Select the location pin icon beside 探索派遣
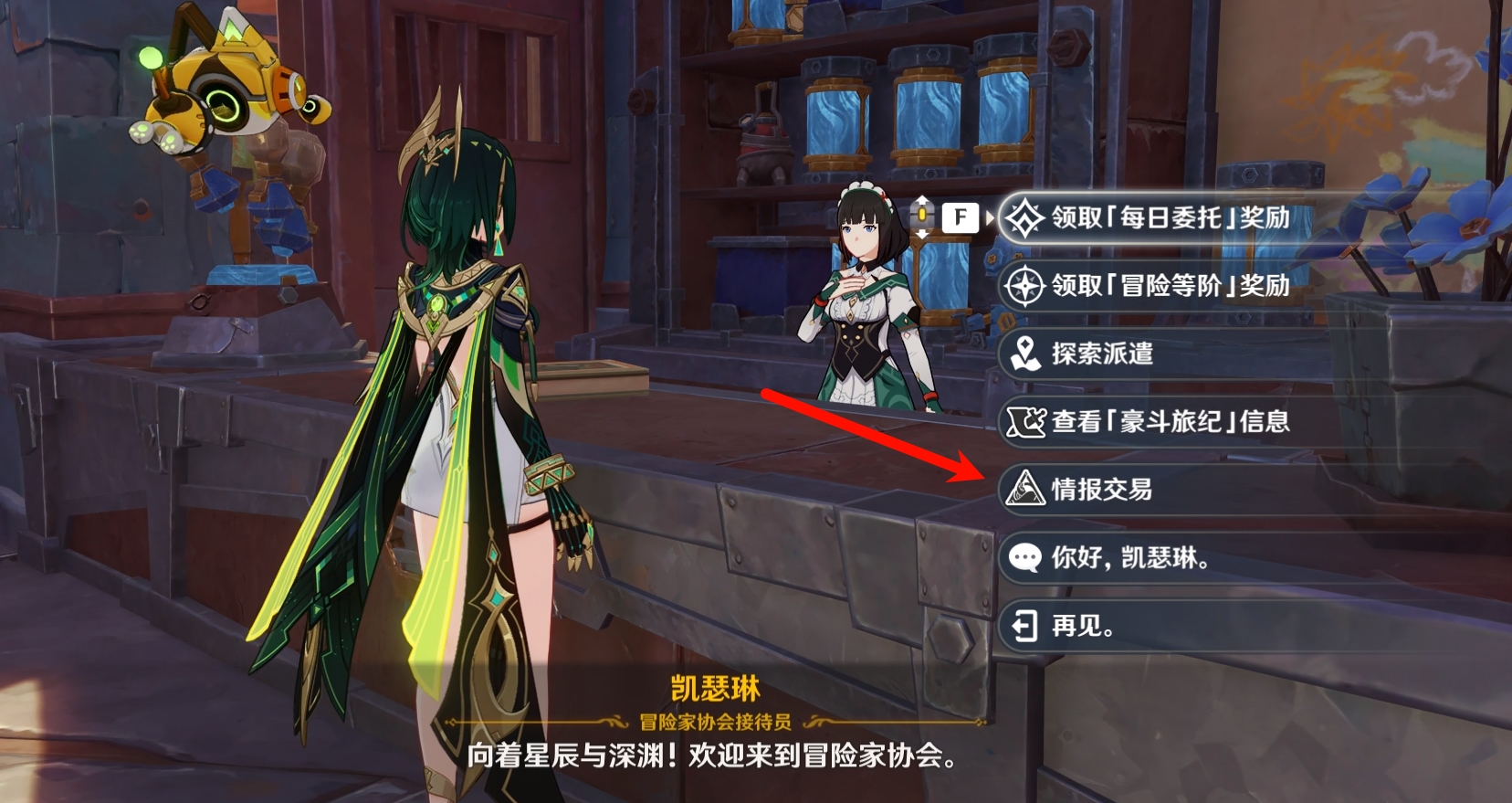 coord(1024,354)
